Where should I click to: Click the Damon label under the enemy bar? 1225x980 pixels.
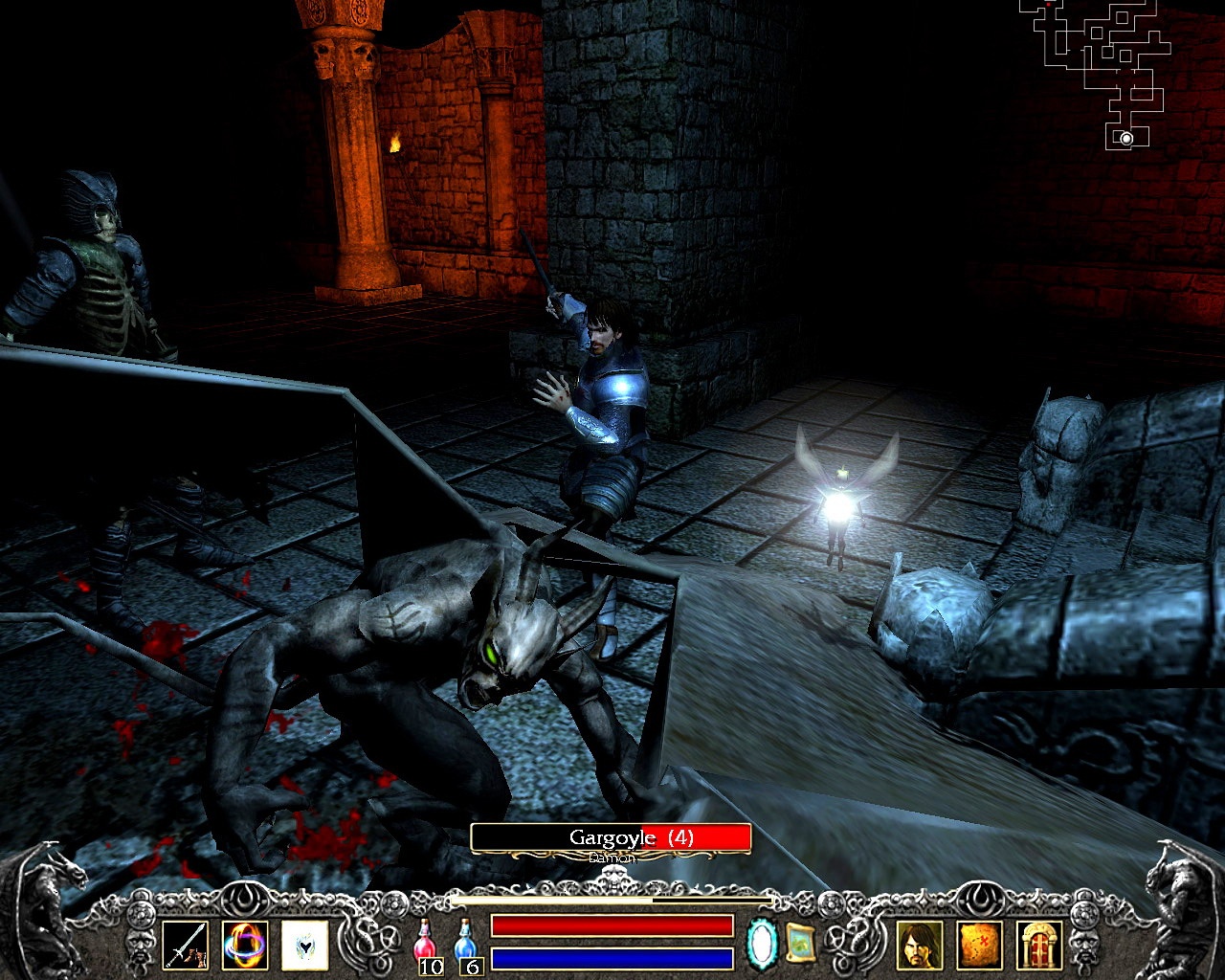tap(610, 855)
